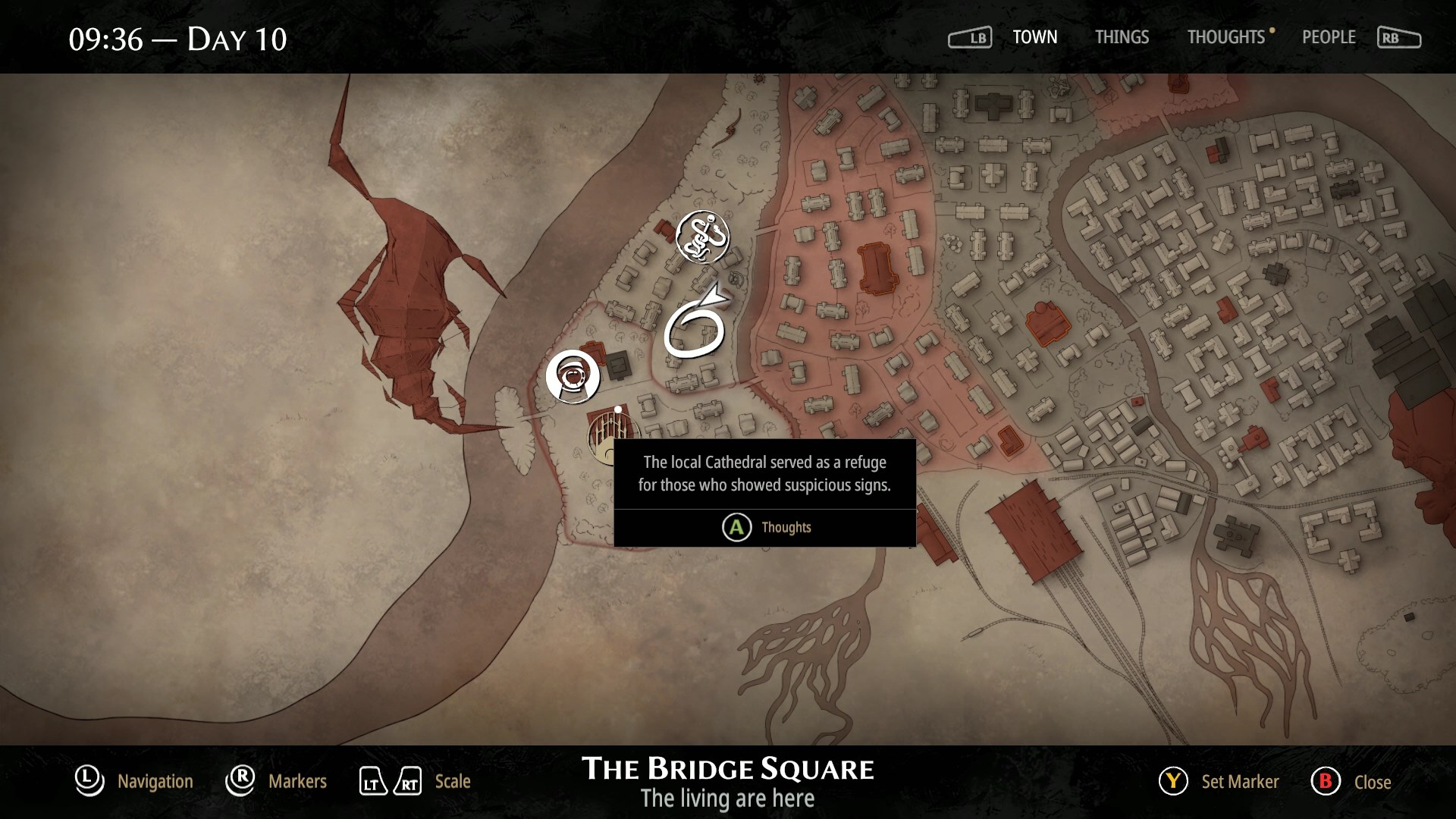Toggle the notification dot beside THOUGHTS
This screenshot has width=1456, height=819.
[1272, 31]
